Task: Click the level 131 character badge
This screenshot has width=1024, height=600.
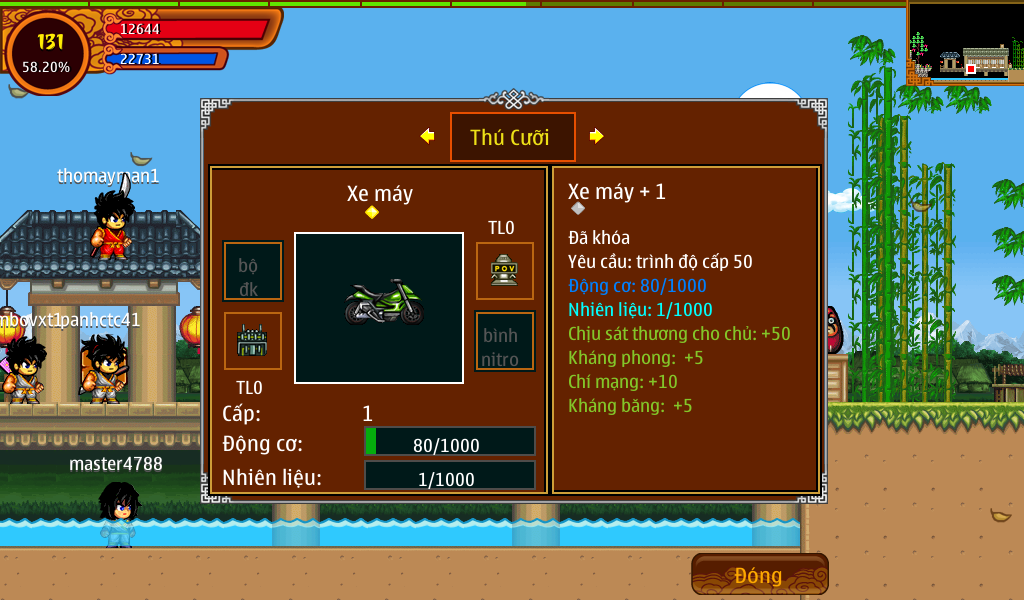Action: click(47, 52)
